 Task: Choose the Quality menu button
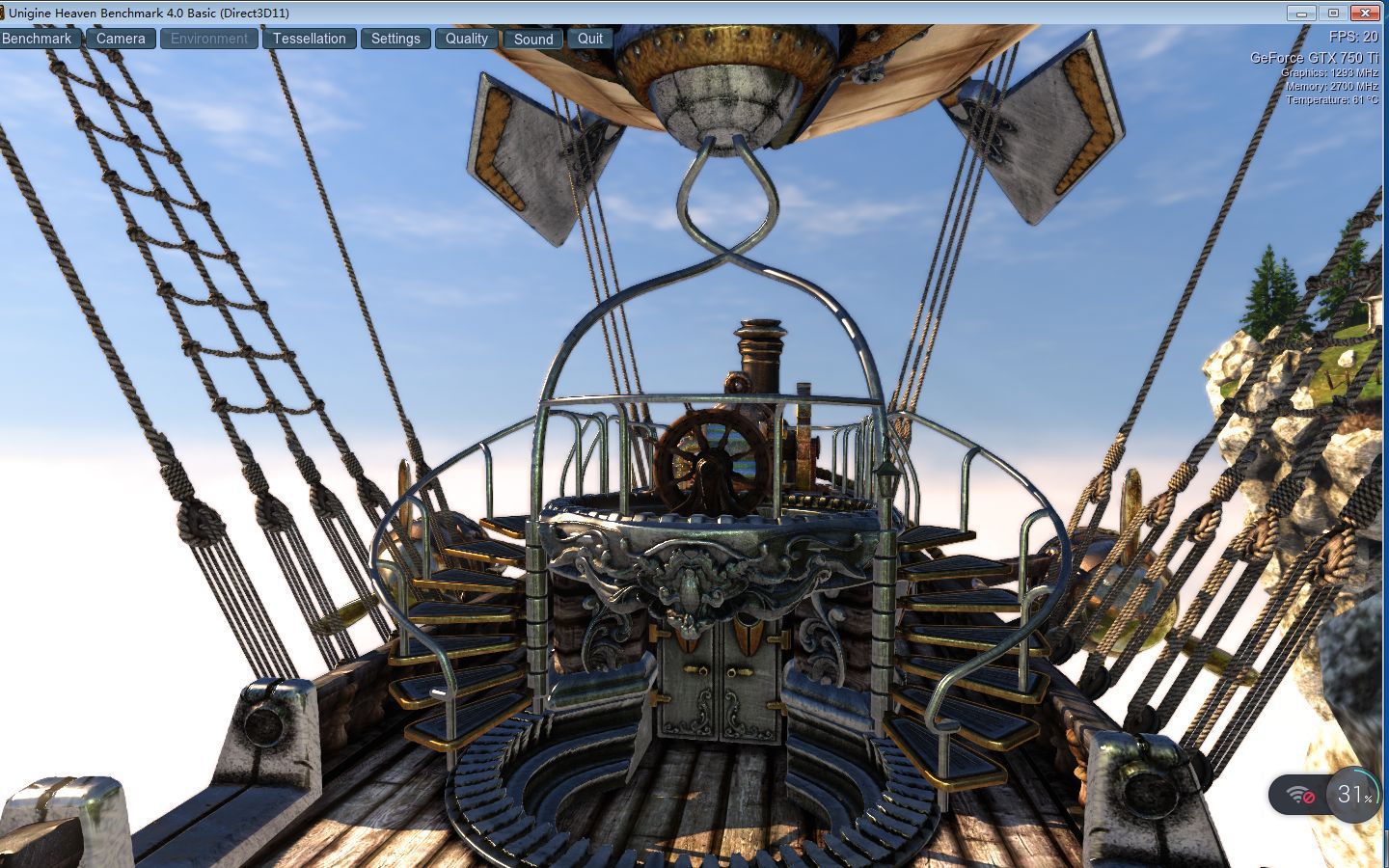(467, 39)
